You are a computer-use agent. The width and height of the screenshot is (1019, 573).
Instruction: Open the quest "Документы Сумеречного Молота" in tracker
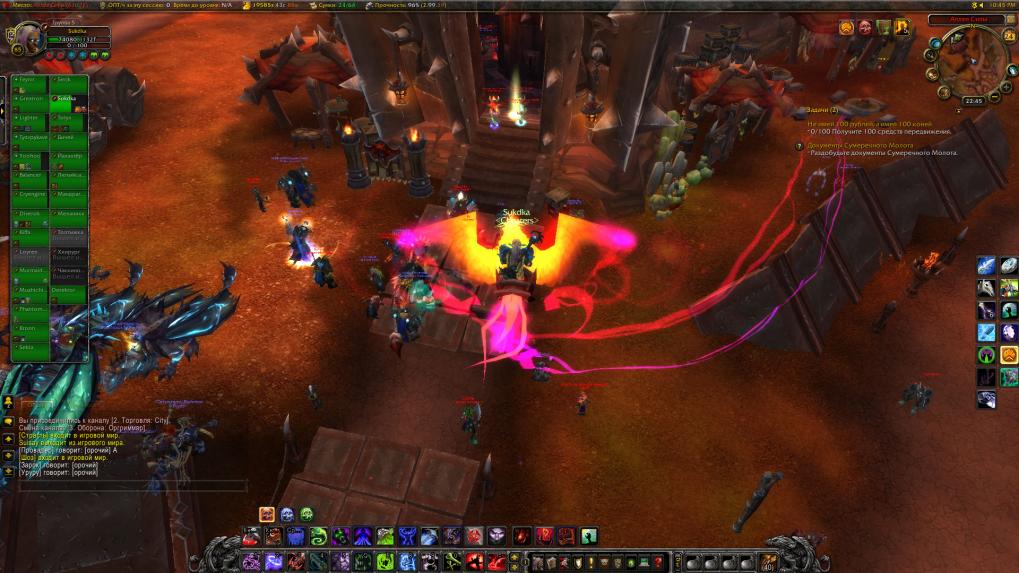871,145
